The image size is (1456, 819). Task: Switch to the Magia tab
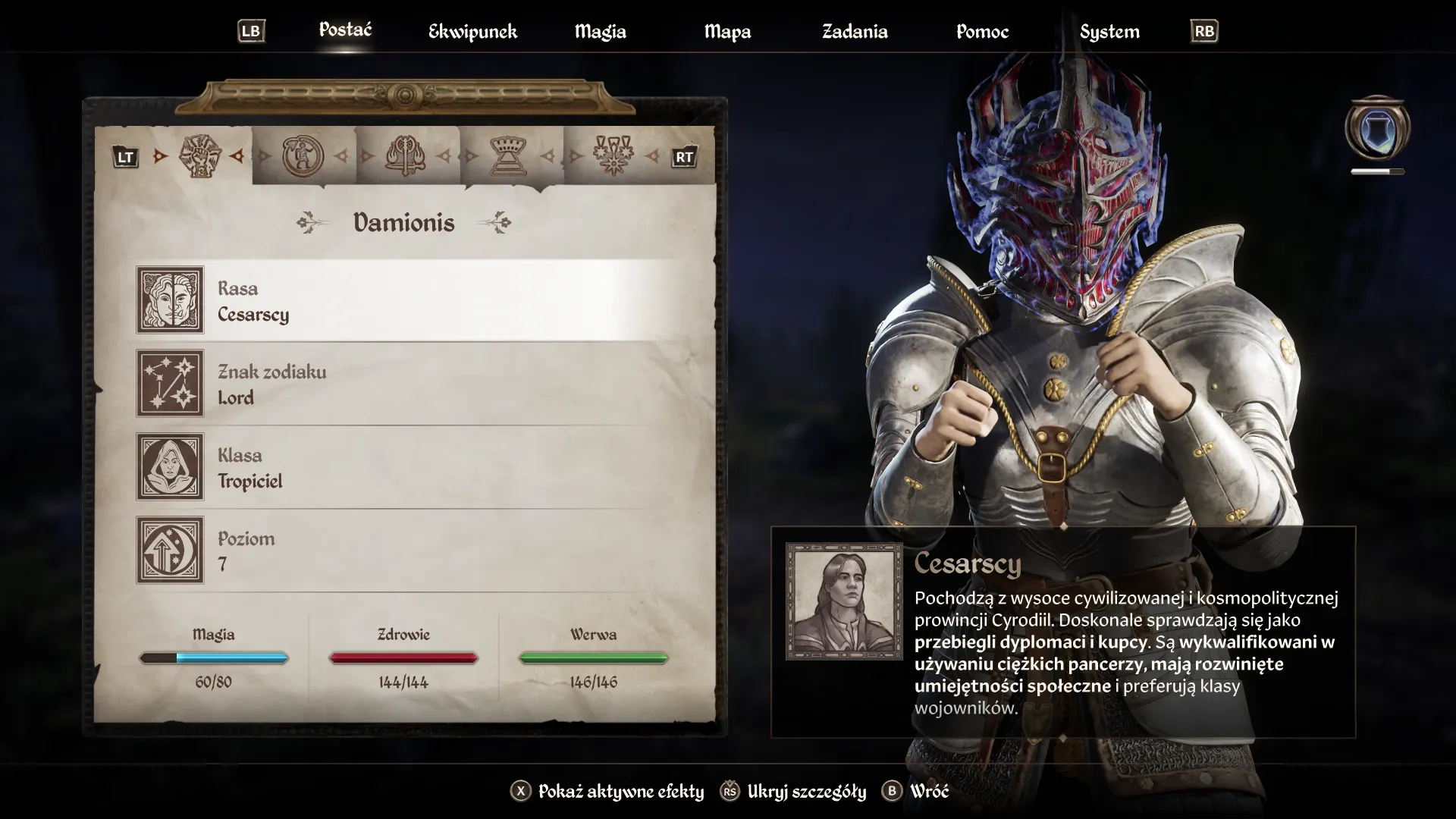pyautogui.click(x=600, y=32)
